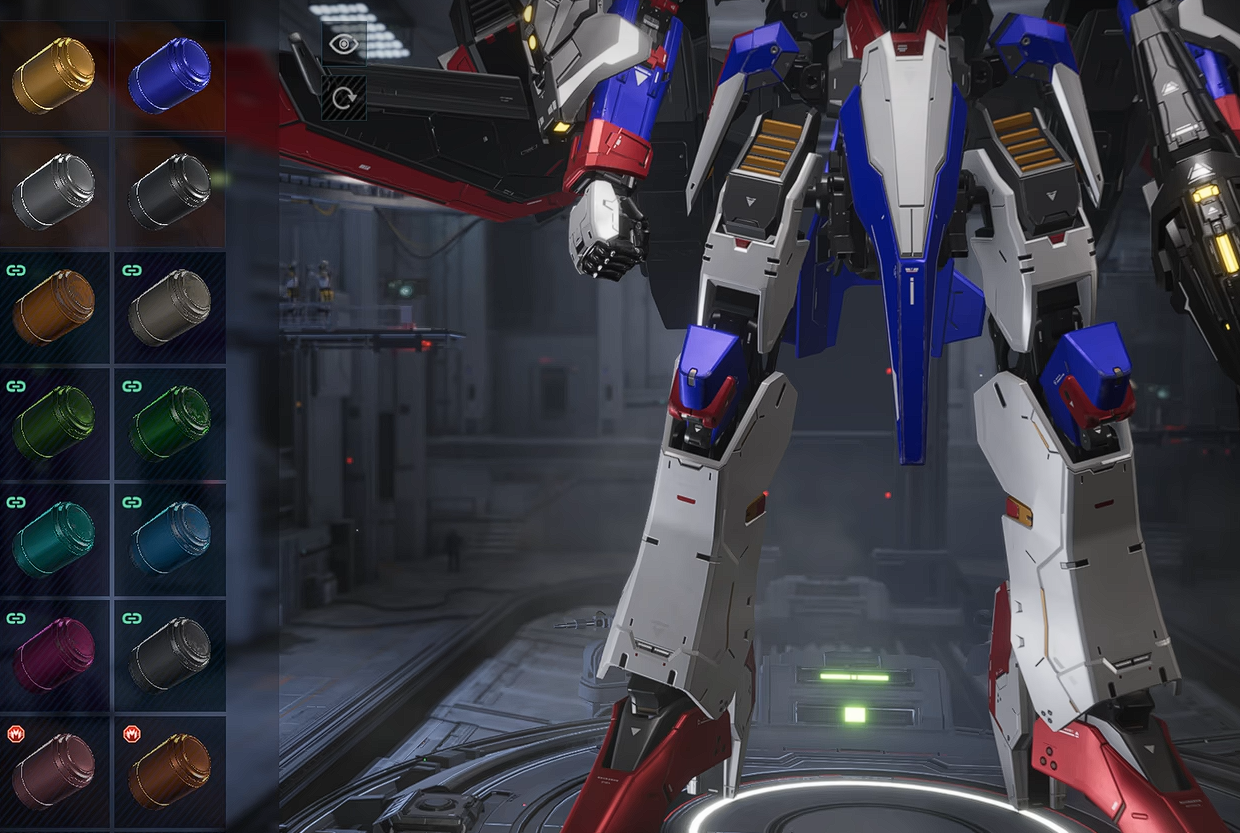Select the magenta paint canister
The height and width of the screenshot is (833, 1240).
54,655
